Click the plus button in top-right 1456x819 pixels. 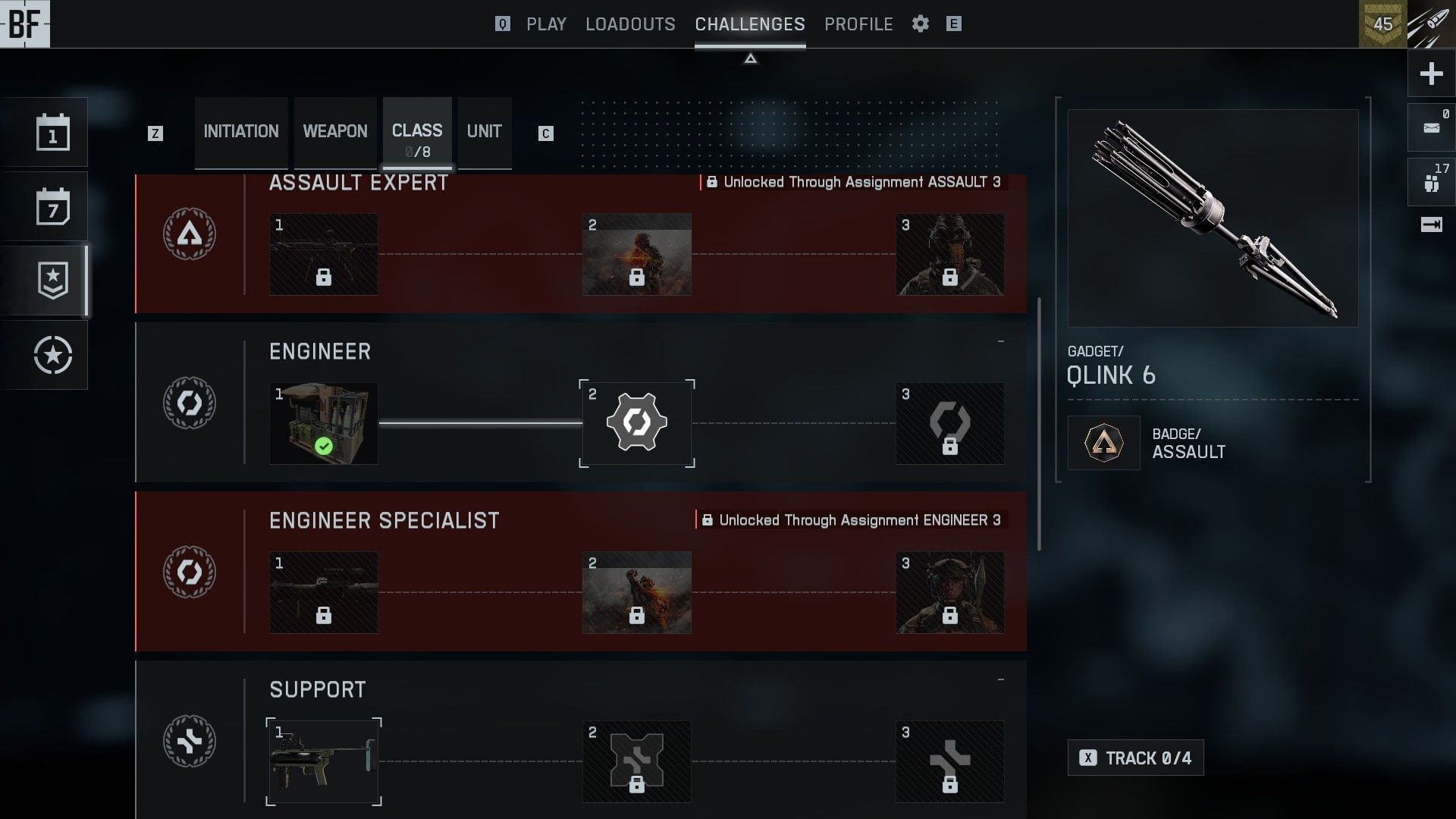(x=1431, y=74)
